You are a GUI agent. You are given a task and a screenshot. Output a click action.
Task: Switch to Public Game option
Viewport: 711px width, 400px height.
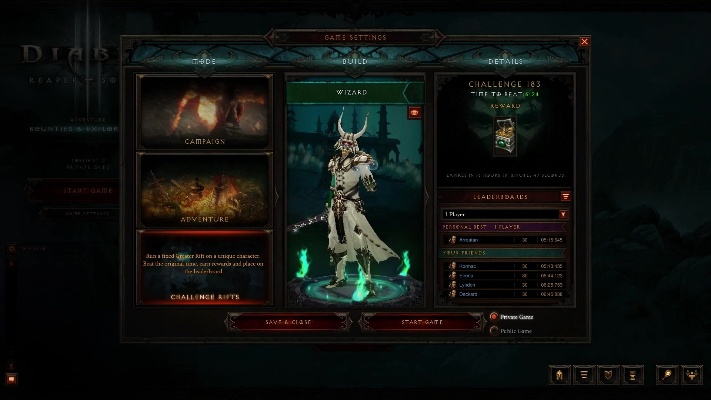point(494,330)
